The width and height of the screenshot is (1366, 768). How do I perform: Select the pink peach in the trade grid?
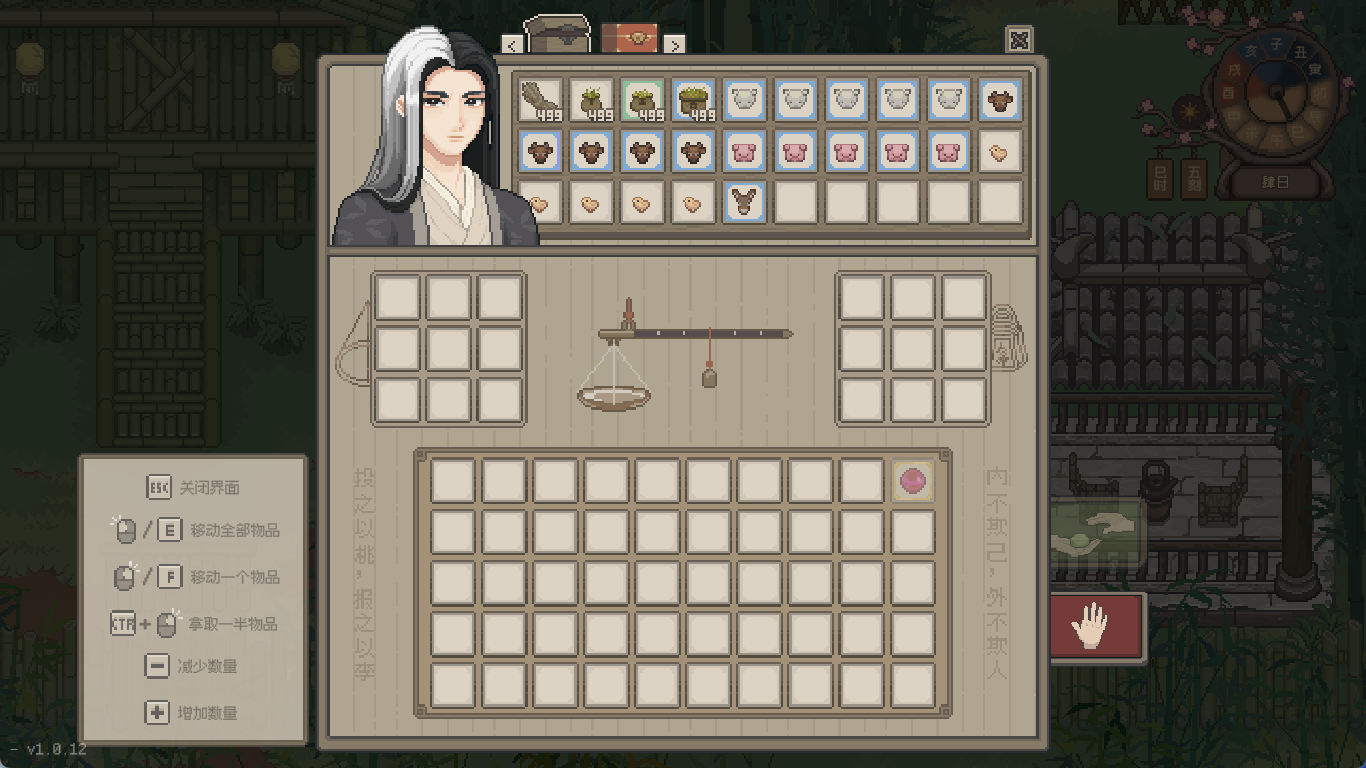tap(912, 481)
